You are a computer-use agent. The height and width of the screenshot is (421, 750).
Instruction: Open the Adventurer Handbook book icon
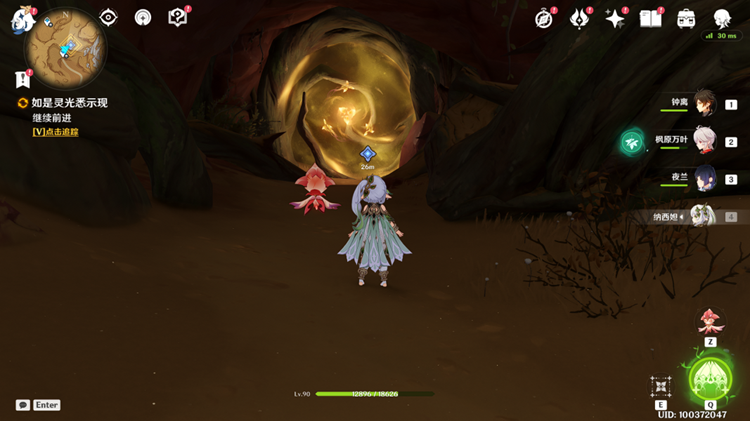click(651, 19)
